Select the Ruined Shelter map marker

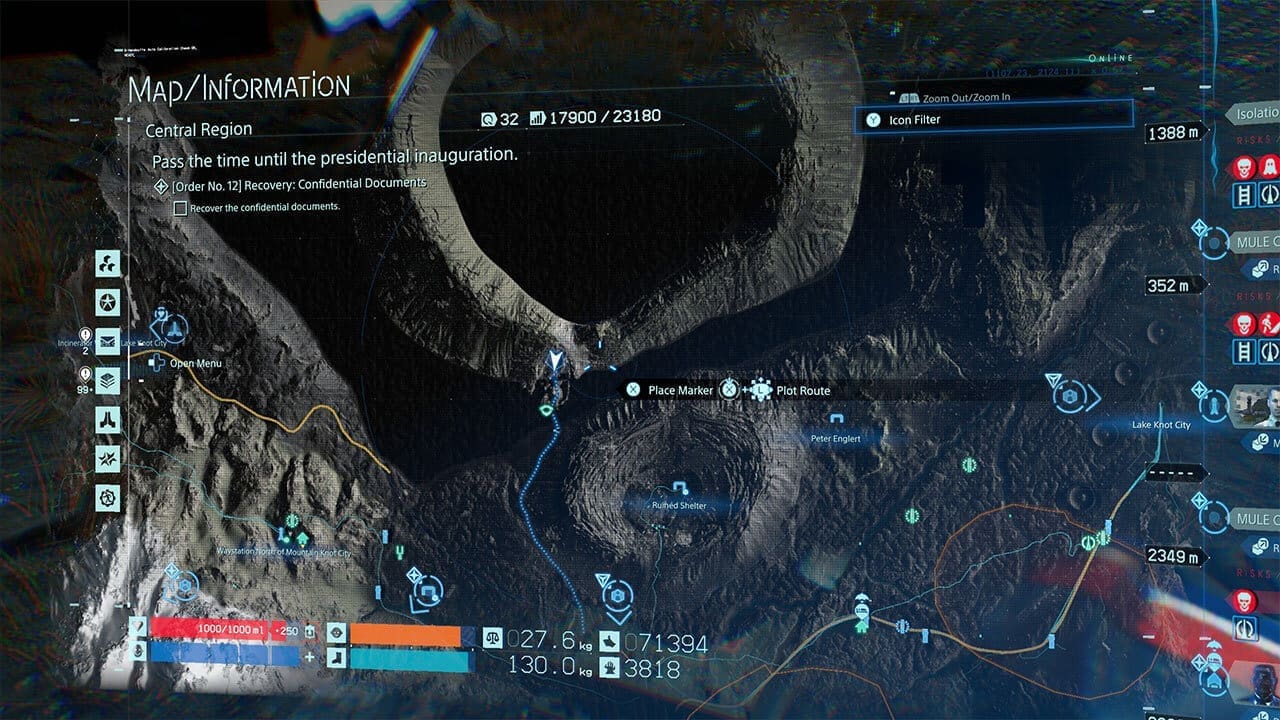[x=680, y=489]
